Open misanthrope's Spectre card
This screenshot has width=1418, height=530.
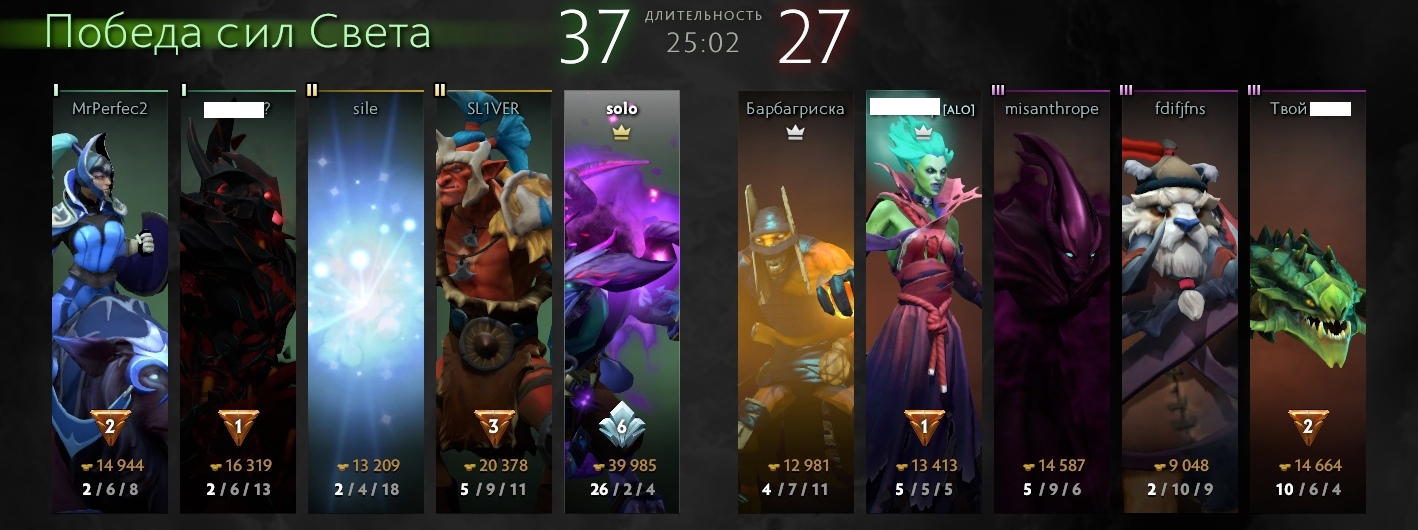tap(1052, 300)
